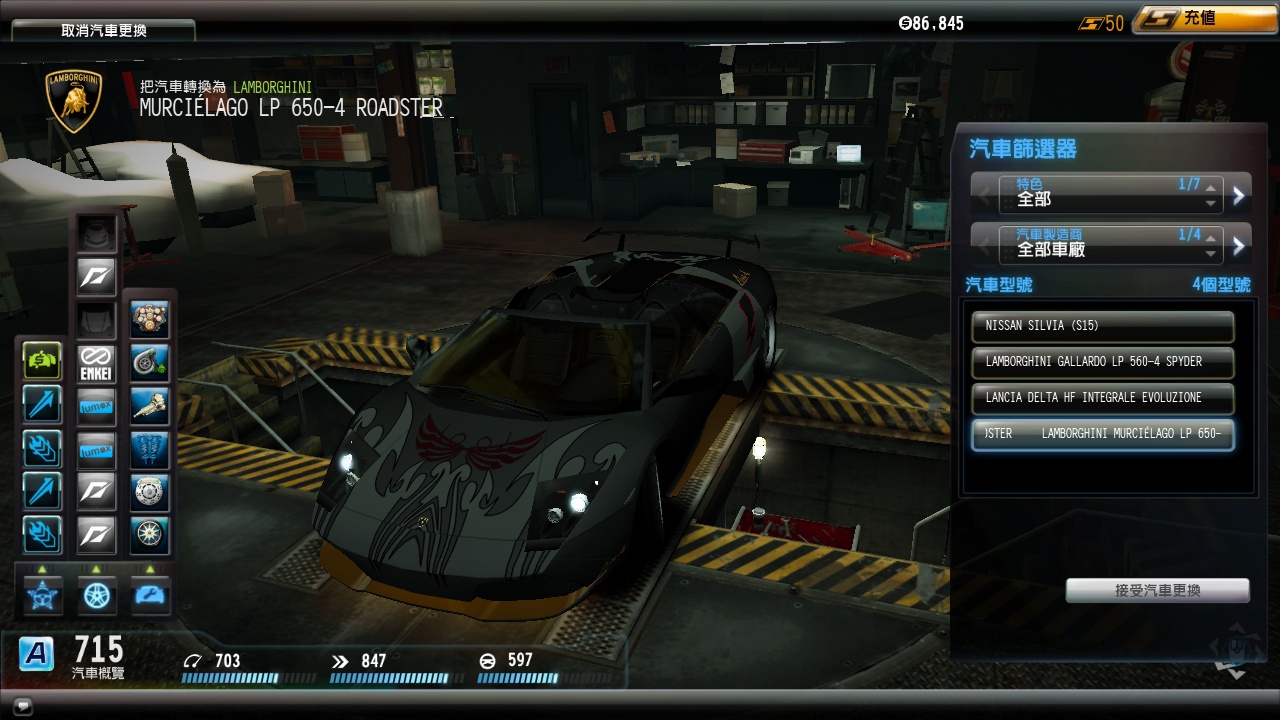Viewport: 1280px width, 720px height.
Task: Select the highlighted Lamborghini Murciélago row
Action: coord(1102,434)
